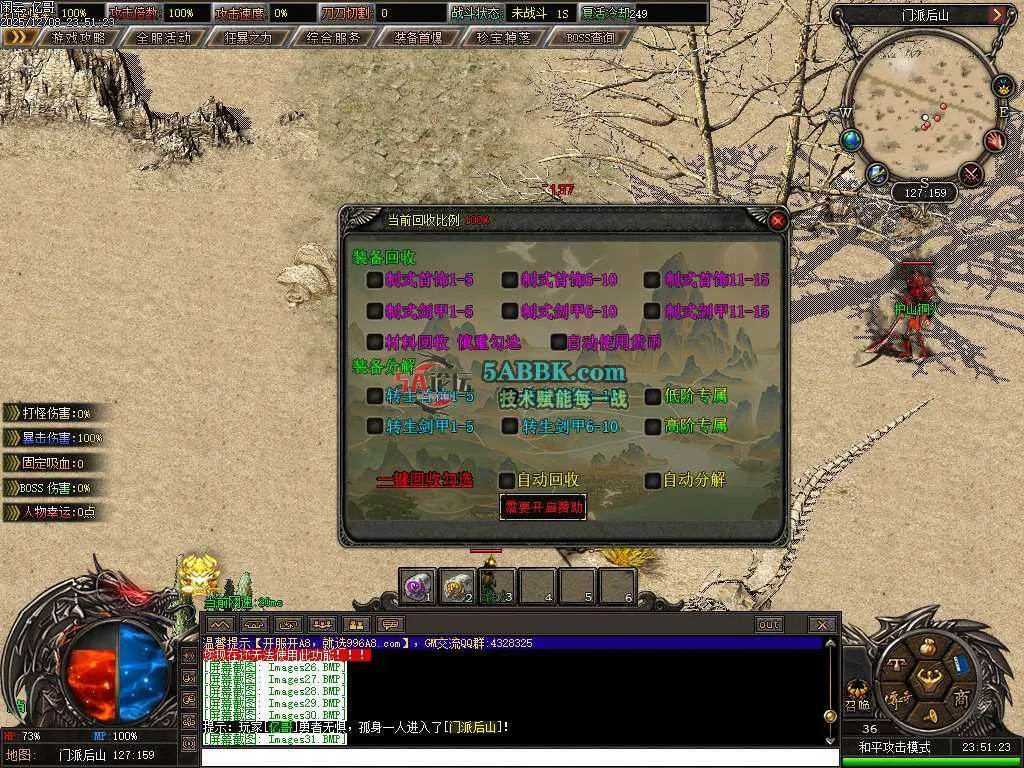Click the chat window's out button

(768, 625)
